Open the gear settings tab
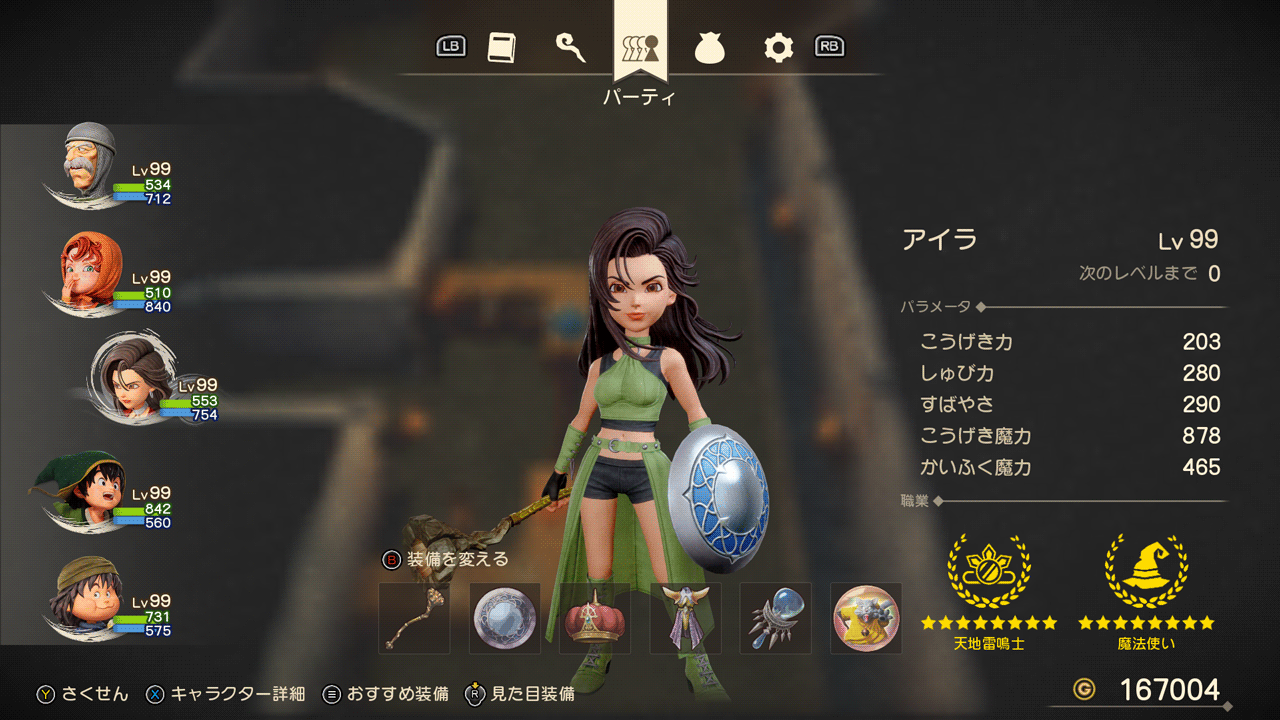 (778, 48)
